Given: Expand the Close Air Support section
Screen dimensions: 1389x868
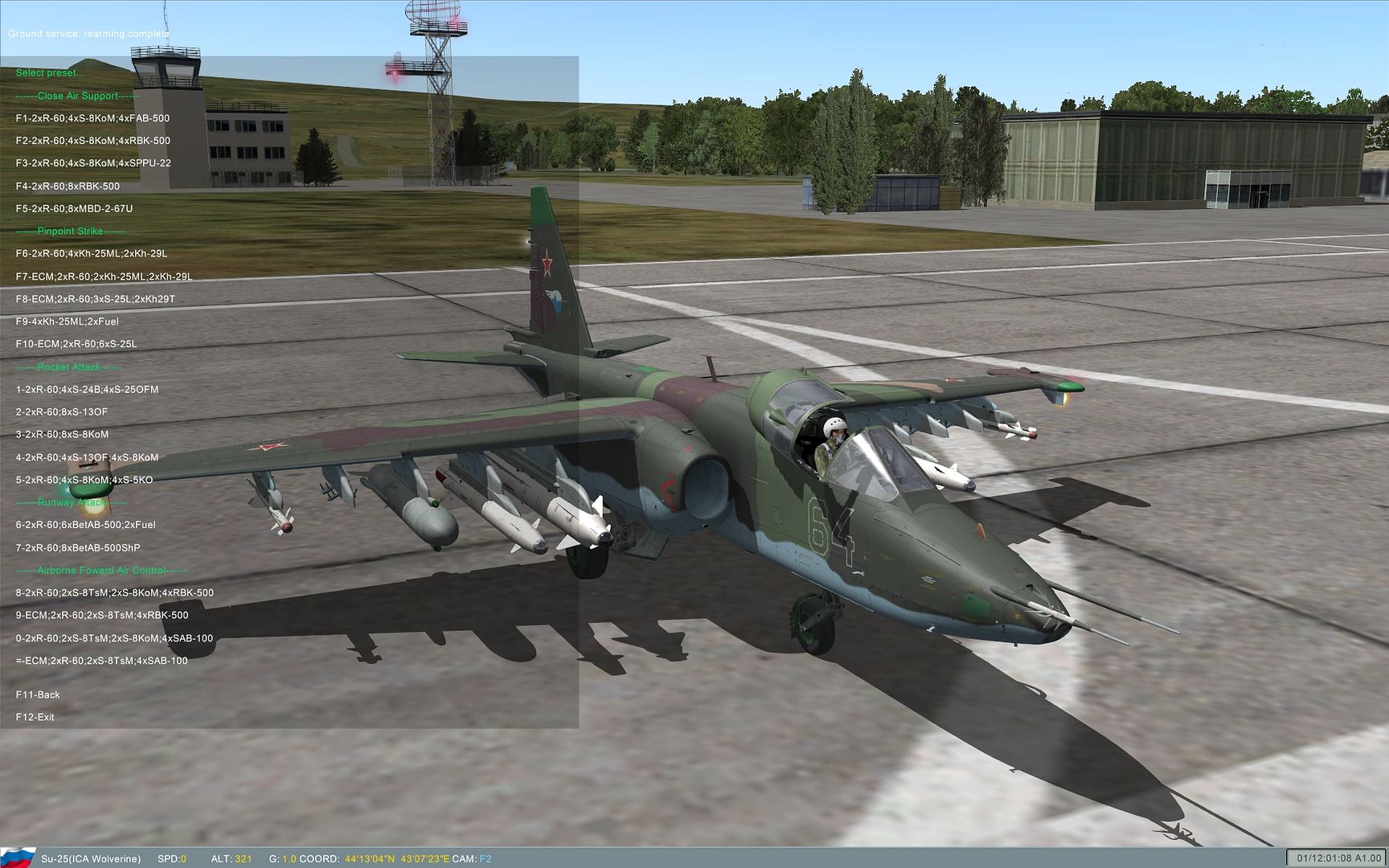Looking at the screenshot, I should pos(79,95).
